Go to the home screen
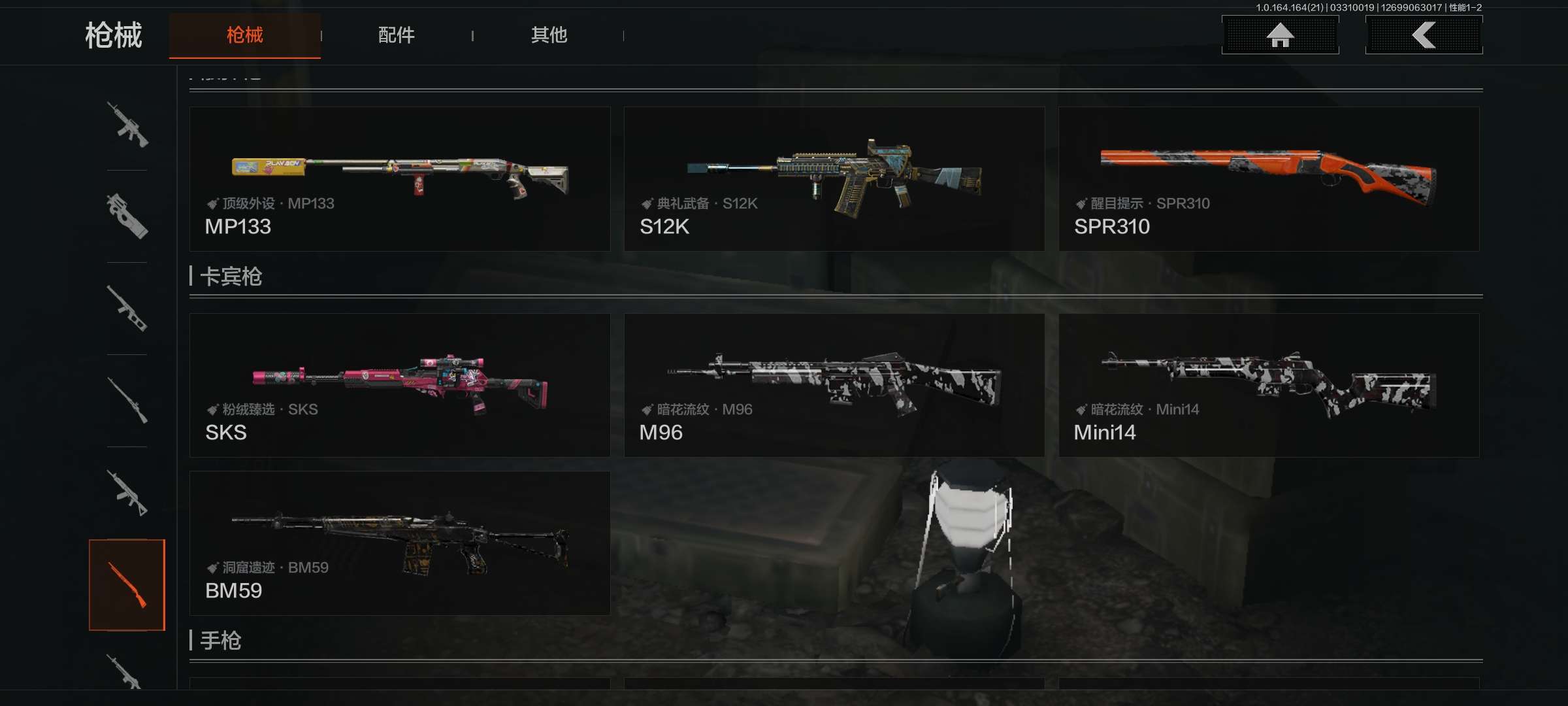Screen dimensions: 1568x706 (x=1280, y=35)
